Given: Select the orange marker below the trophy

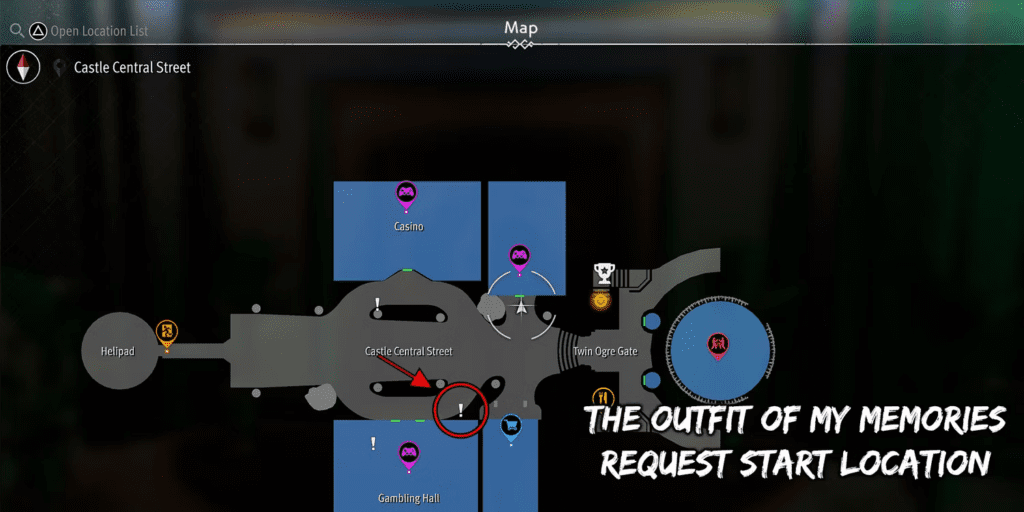Looking at the screenshot, I should coord(600,299).
